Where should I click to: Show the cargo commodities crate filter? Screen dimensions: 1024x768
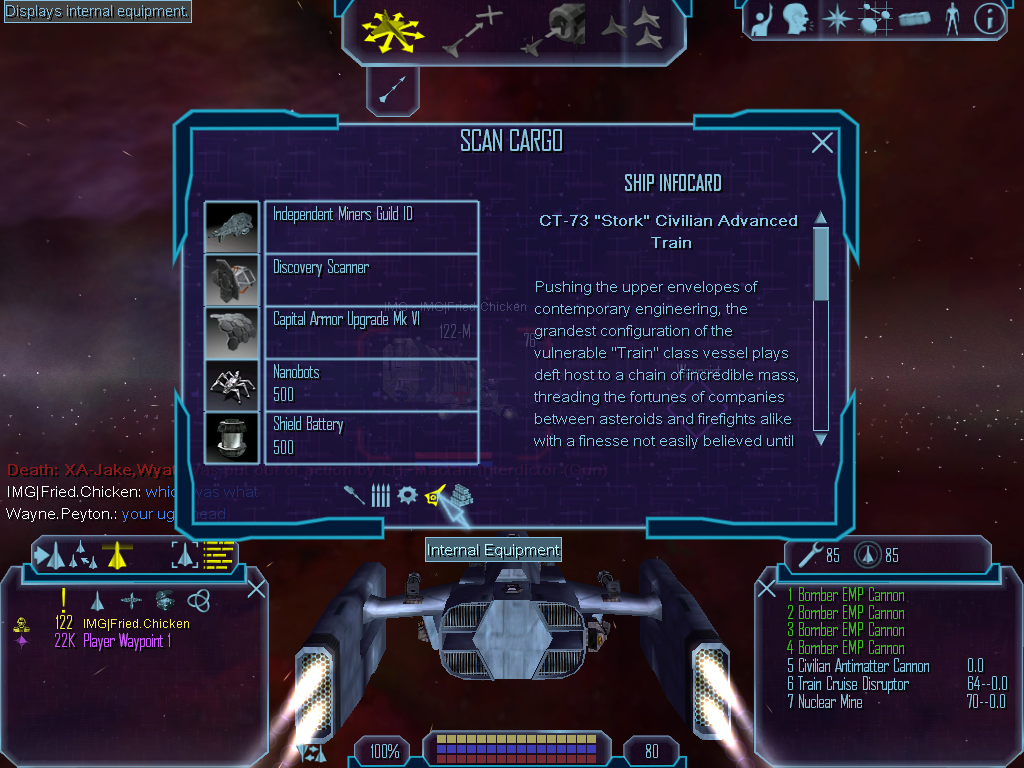(x=461, y=495)
